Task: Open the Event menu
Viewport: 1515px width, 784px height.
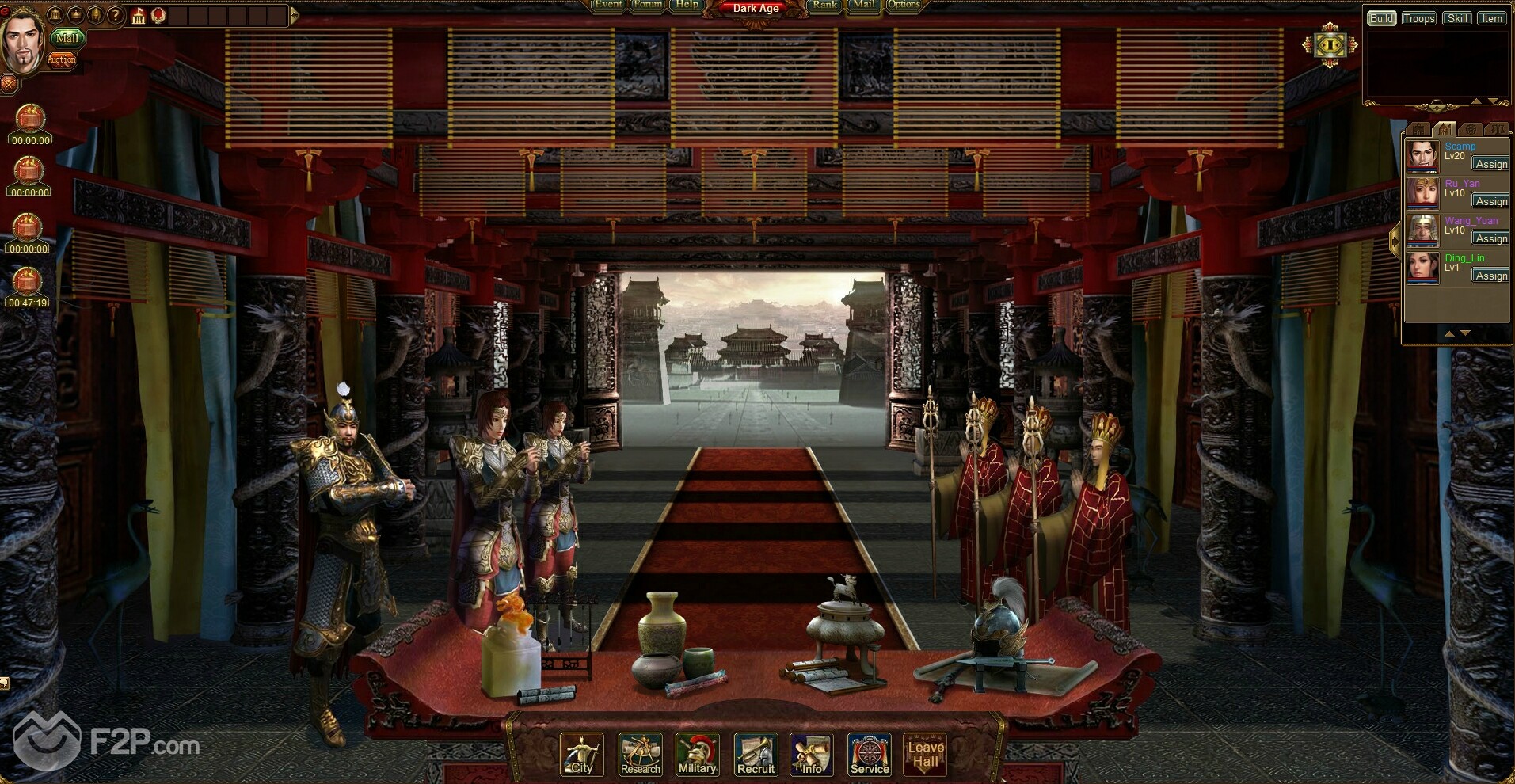Action: tap(608, 5)
